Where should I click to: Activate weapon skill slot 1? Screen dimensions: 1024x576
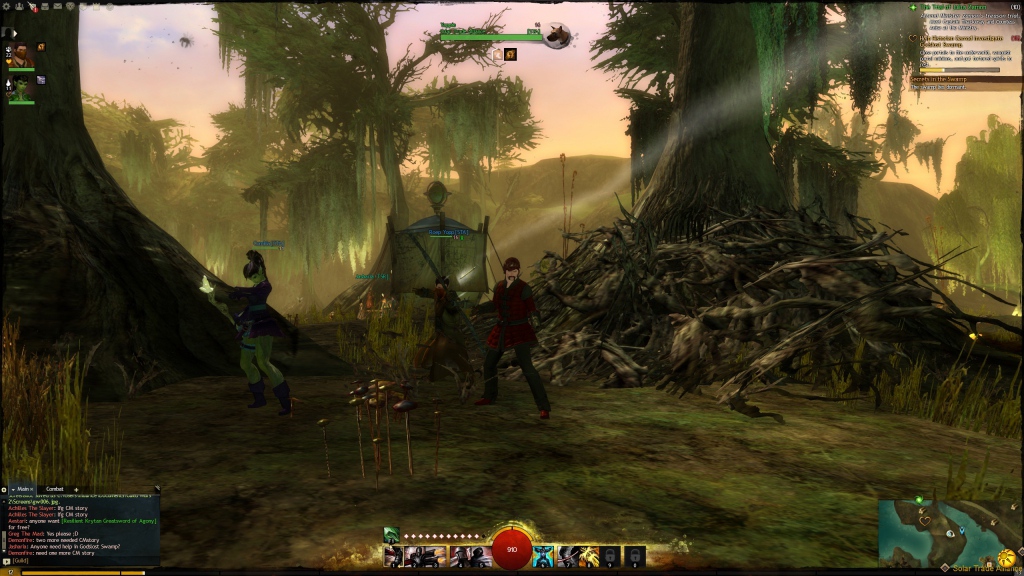click(x=393, y=556)
